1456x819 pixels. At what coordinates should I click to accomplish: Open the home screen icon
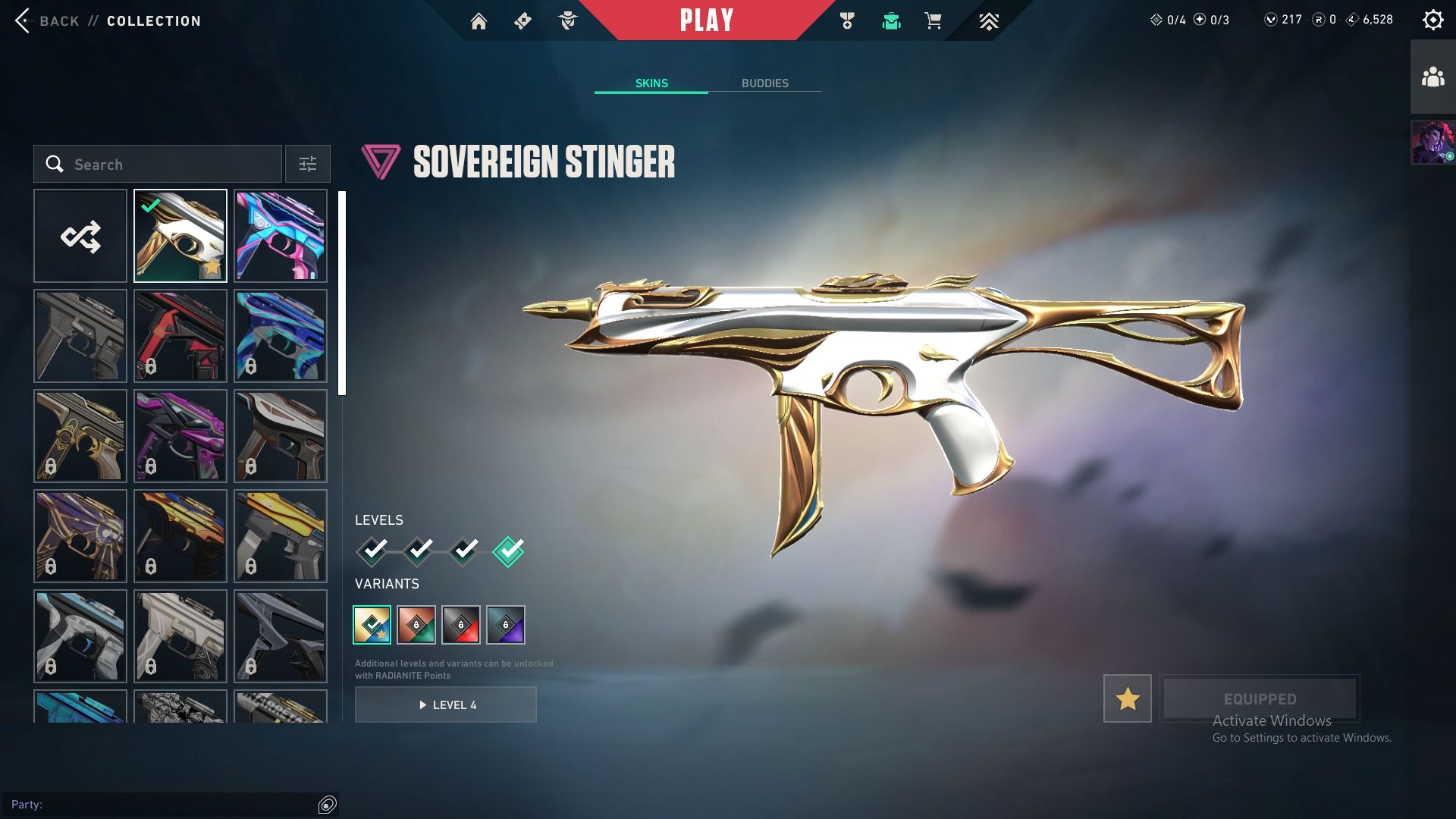point(479,21)
